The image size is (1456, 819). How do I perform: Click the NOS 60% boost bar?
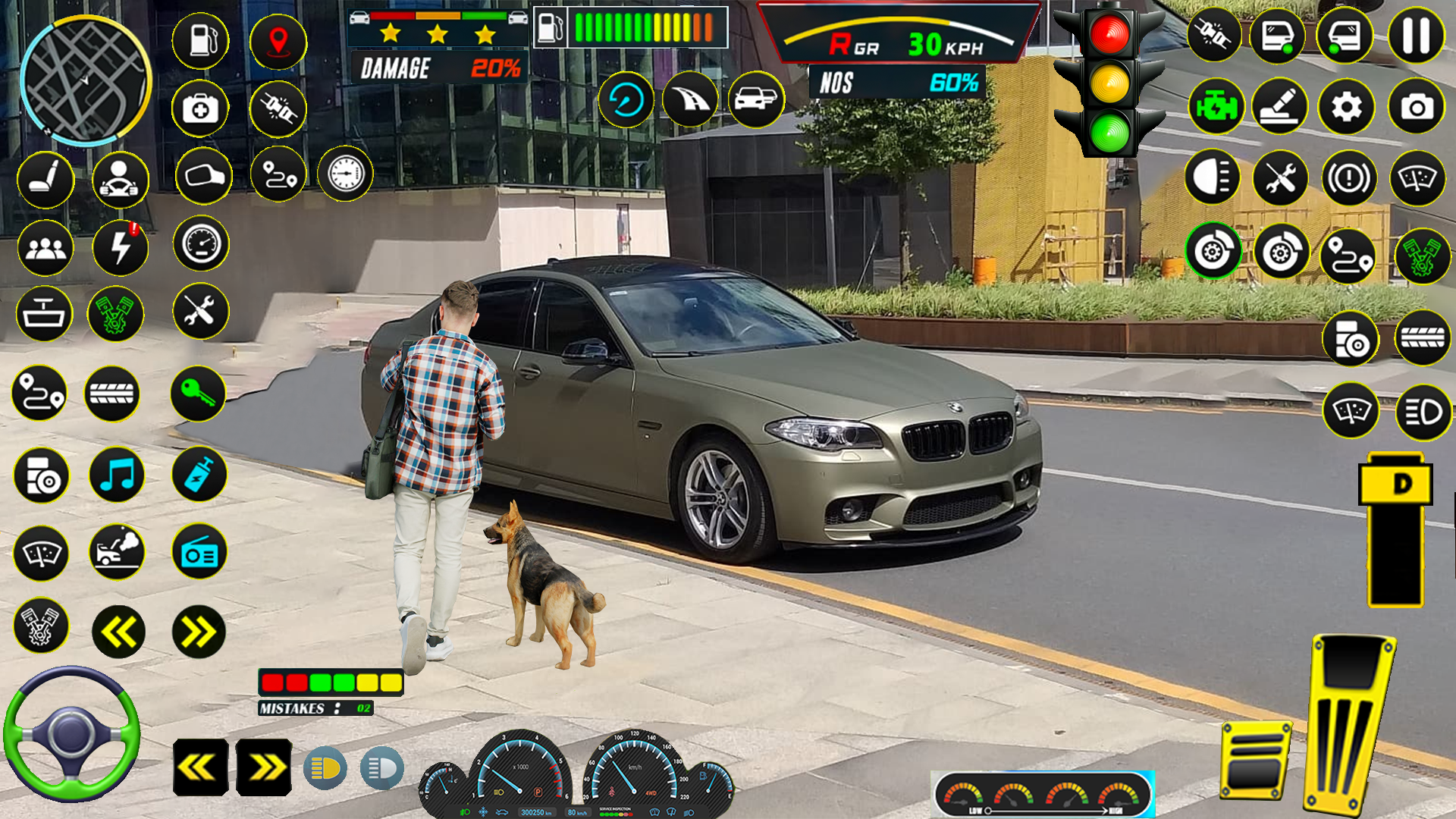tap(895, 83)
